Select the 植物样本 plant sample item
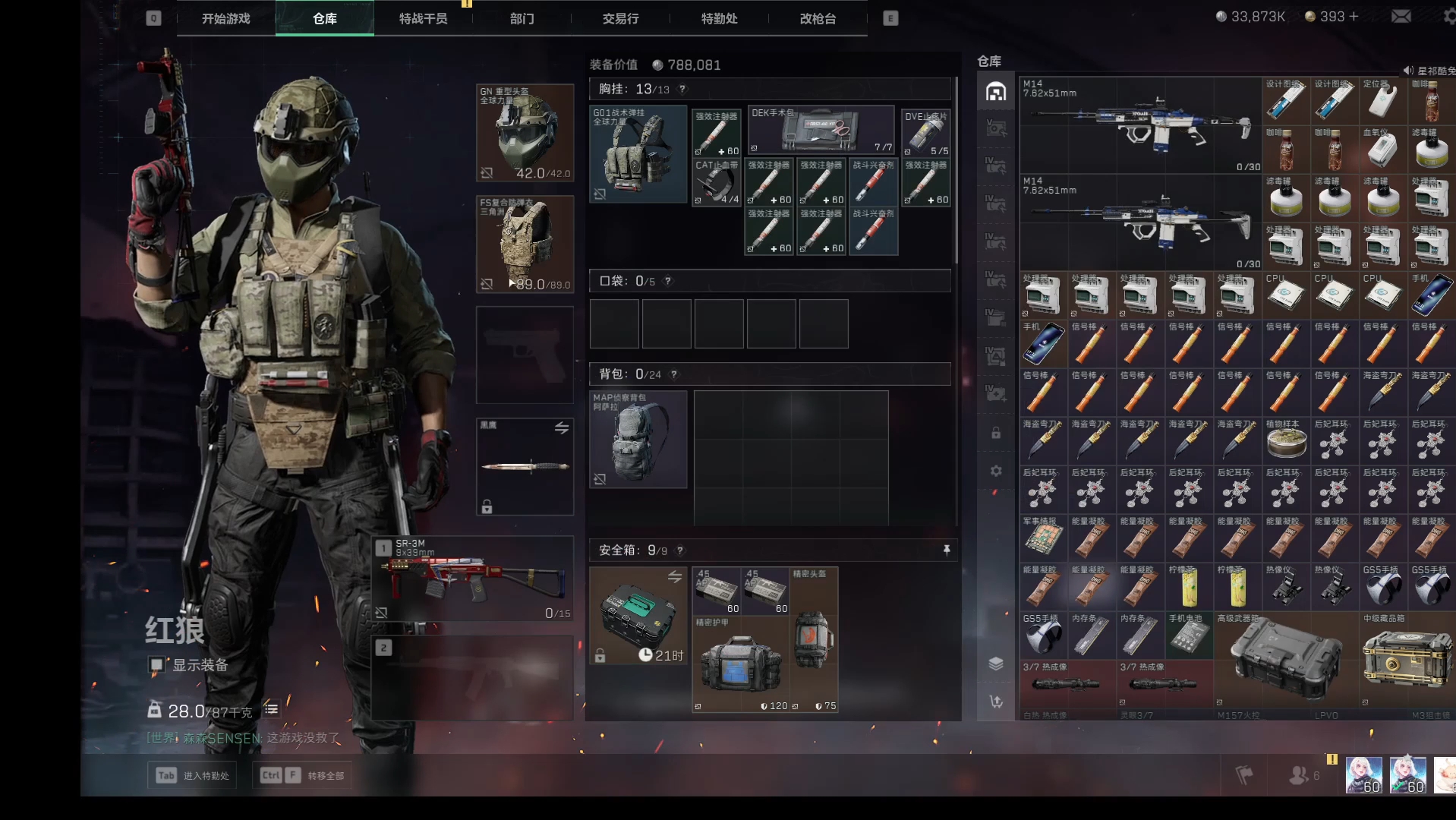The image size is (1456, 820). [1285, 440]
